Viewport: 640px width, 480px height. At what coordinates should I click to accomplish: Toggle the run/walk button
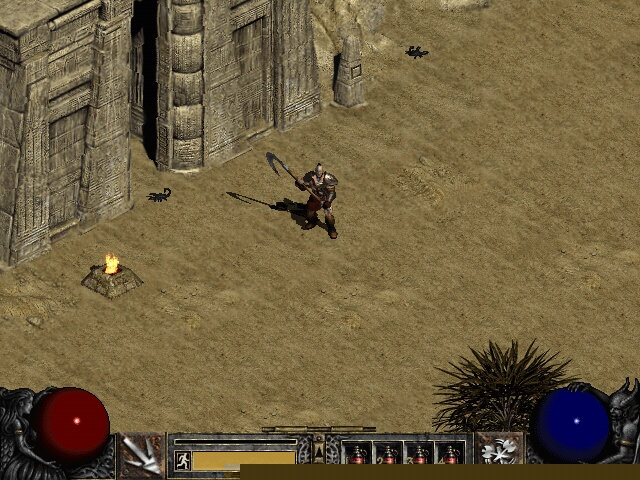pyautogui.click(x=183, y=460)
